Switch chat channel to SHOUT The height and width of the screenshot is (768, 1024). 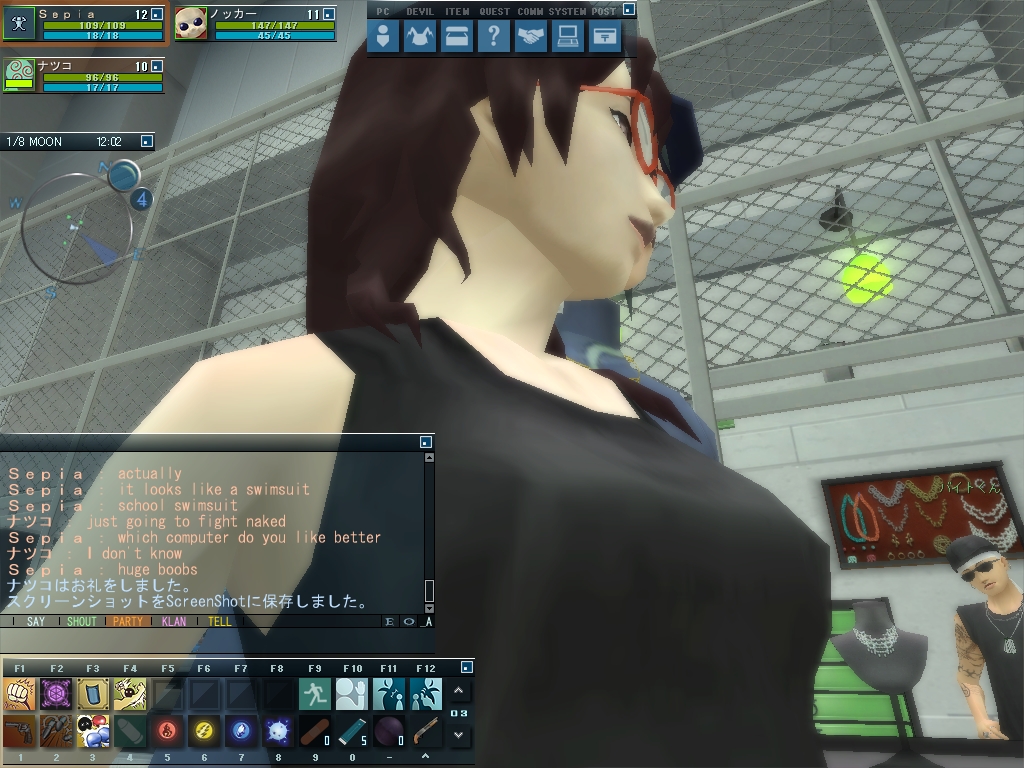[x=81, y=621]
